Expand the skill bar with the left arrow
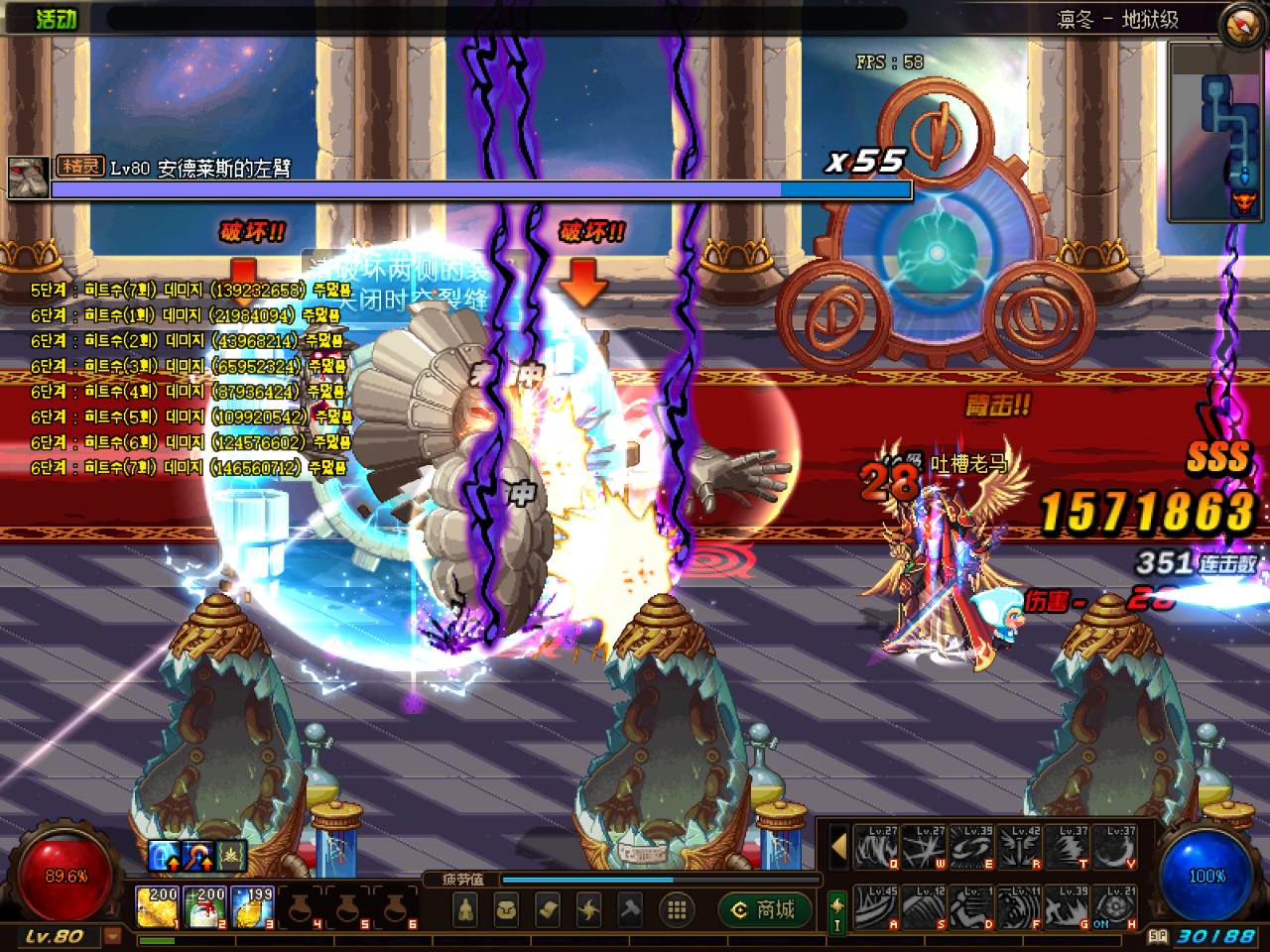Image resolution: width=1270 pixels, height=952 pixels. (x=838, y=848)
